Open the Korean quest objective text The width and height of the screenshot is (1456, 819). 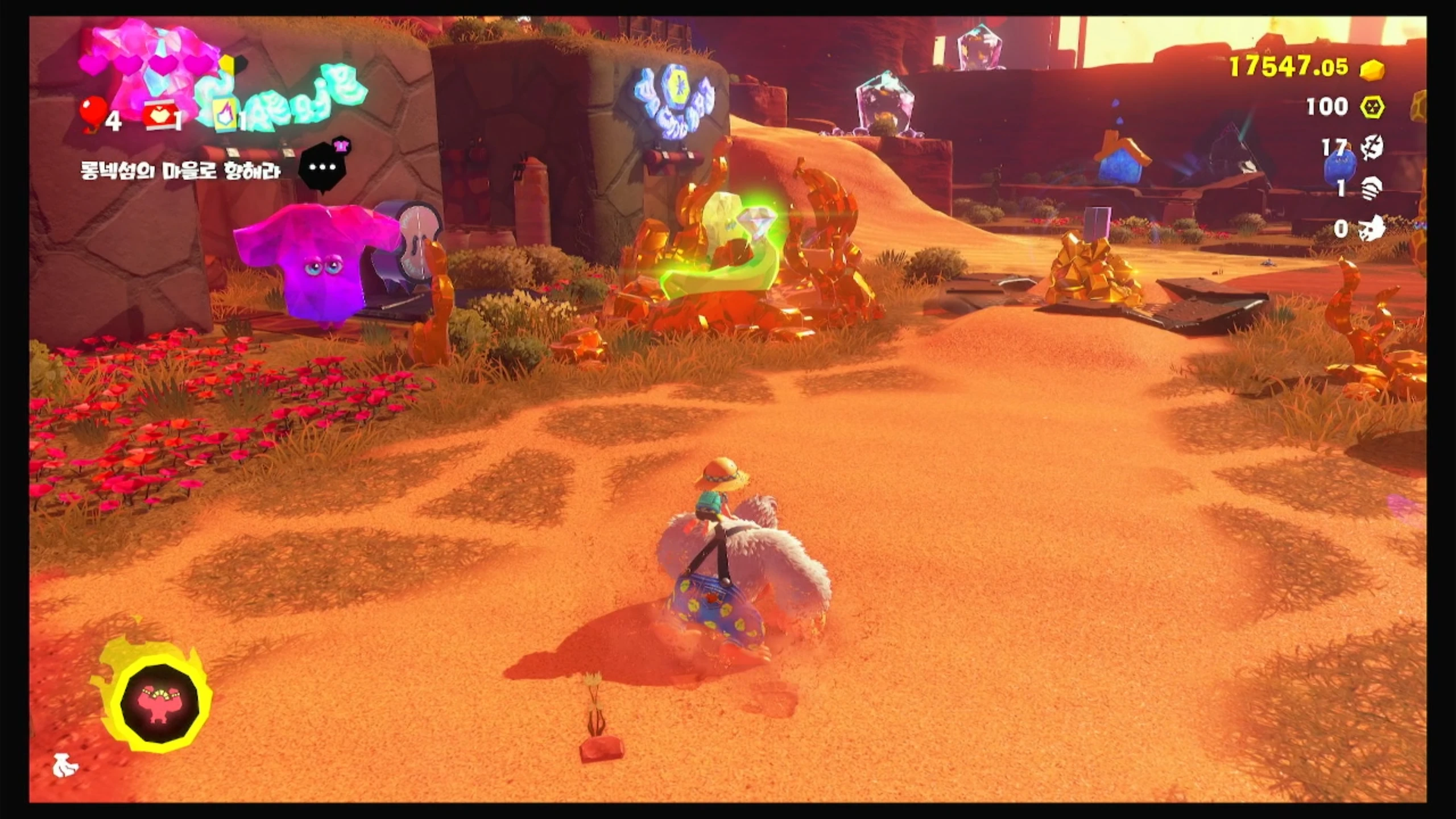pos(181,171)
